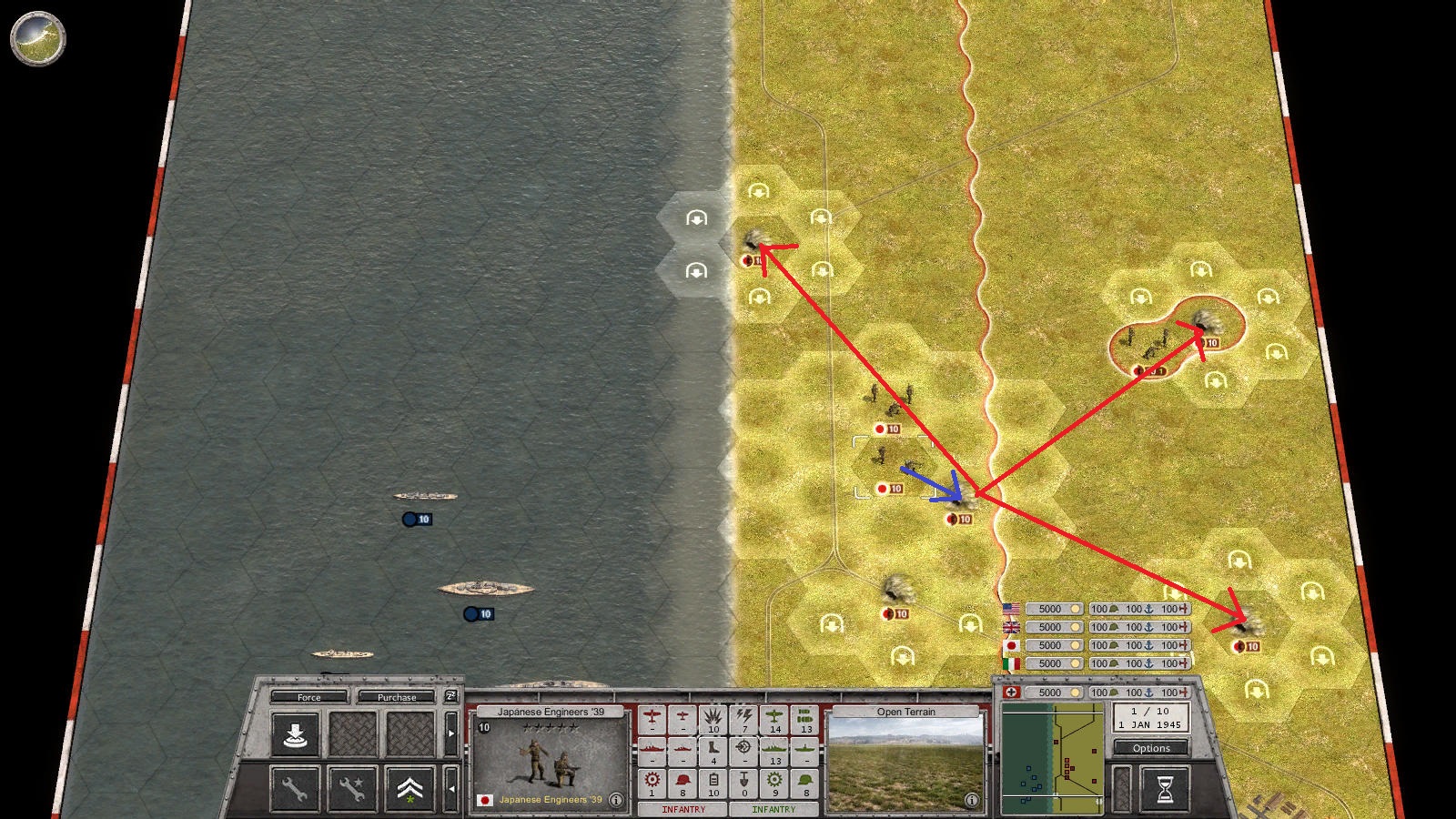The width and height of the screenshot is (1456, 819).
Task: Click the repair wrench icon
Action: point(294,789)
